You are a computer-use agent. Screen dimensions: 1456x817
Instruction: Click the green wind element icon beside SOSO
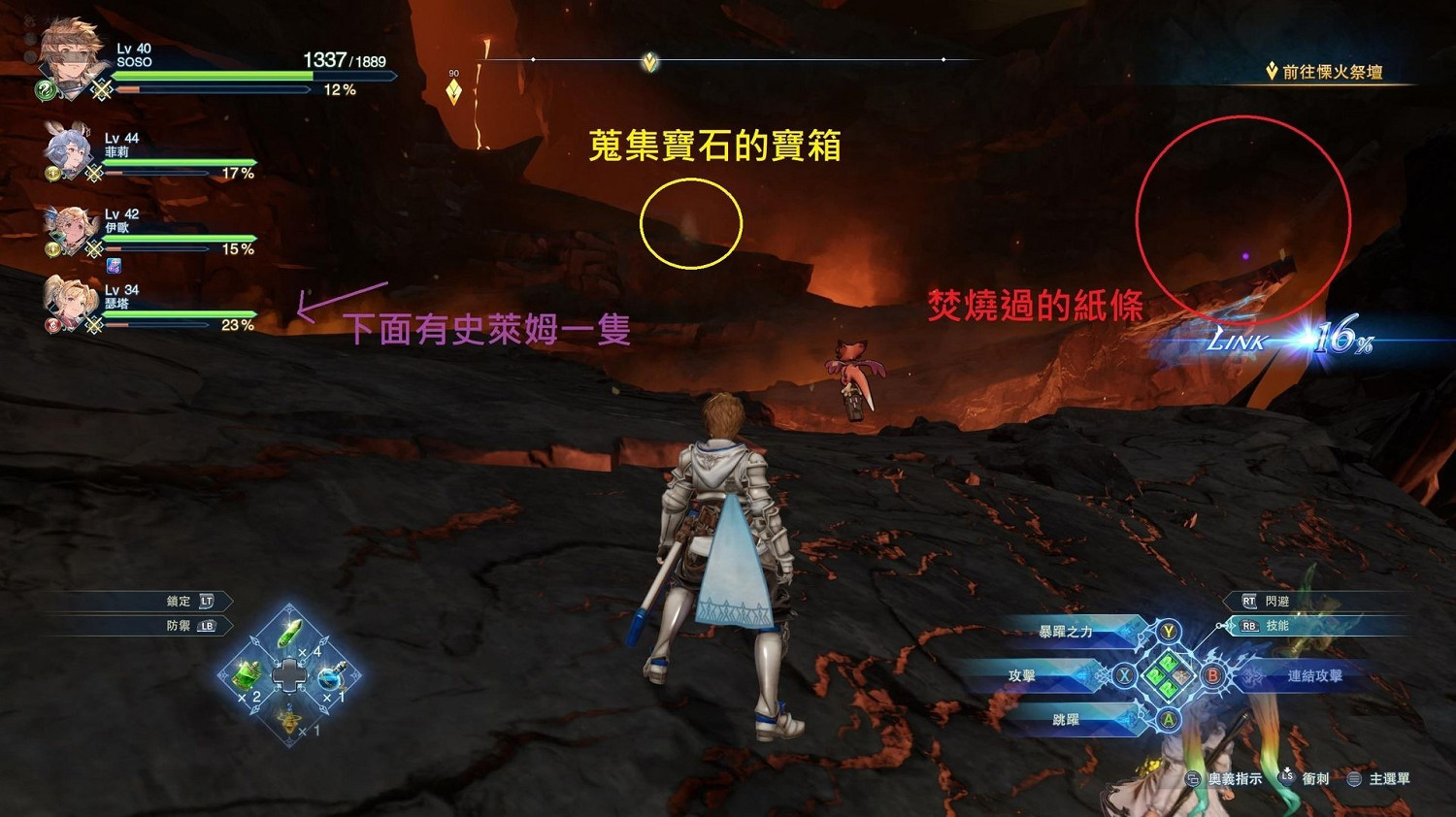46,90
